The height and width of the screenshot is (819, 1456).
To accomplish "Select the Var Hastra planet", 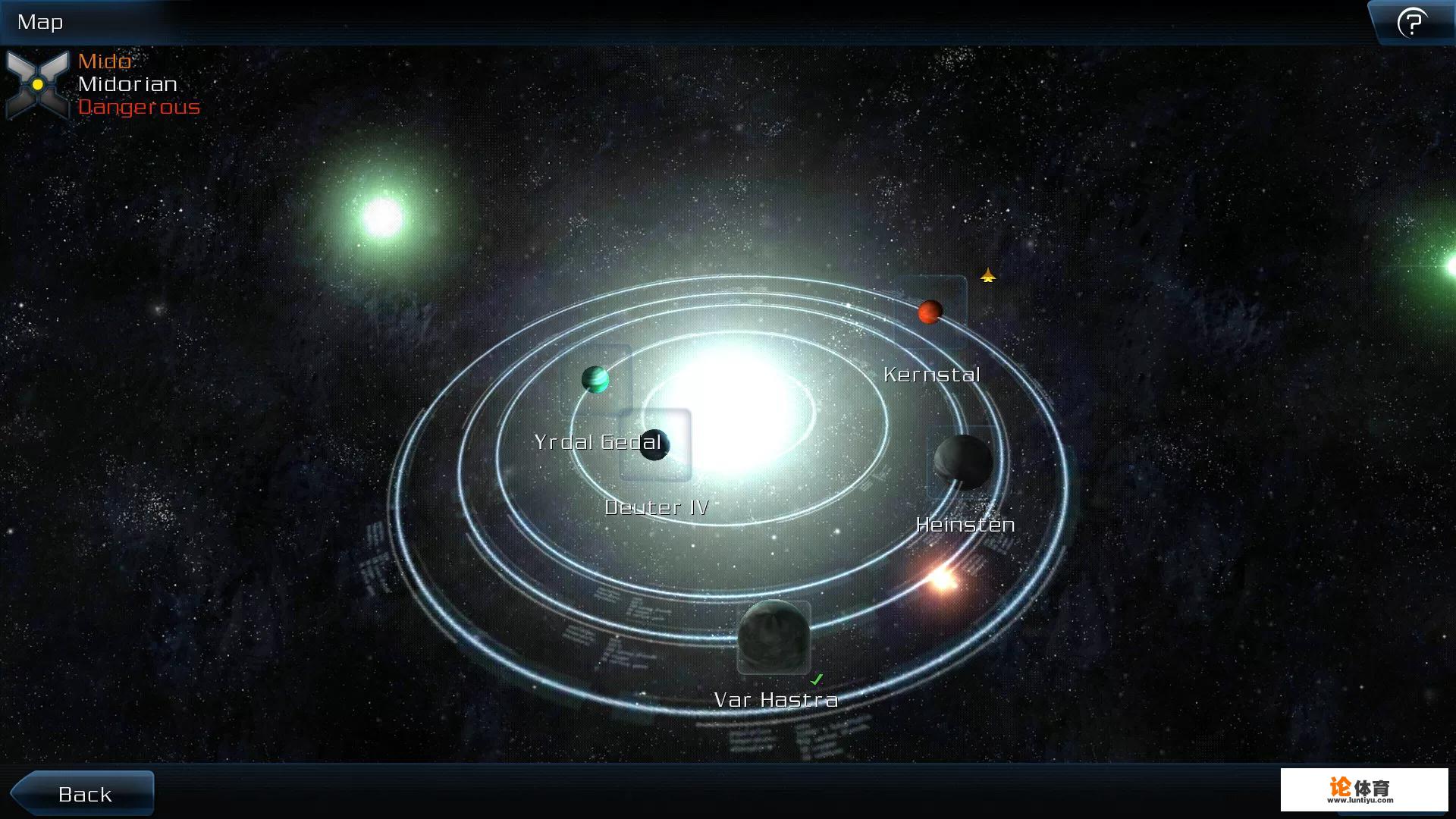I will [773, 637].
